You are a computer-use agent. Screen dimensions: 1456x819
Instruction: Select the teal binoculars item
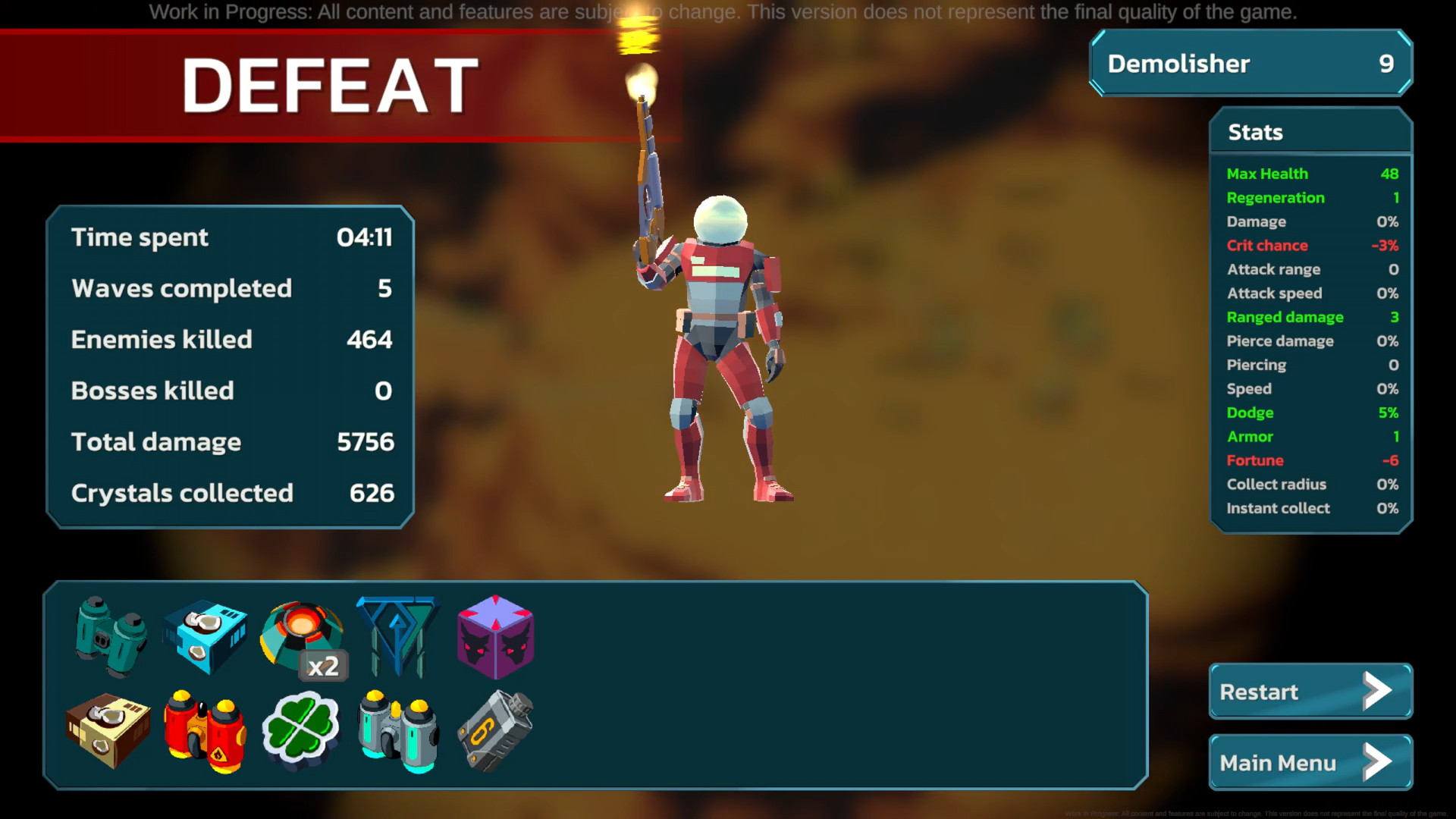(x=111, y=635)
